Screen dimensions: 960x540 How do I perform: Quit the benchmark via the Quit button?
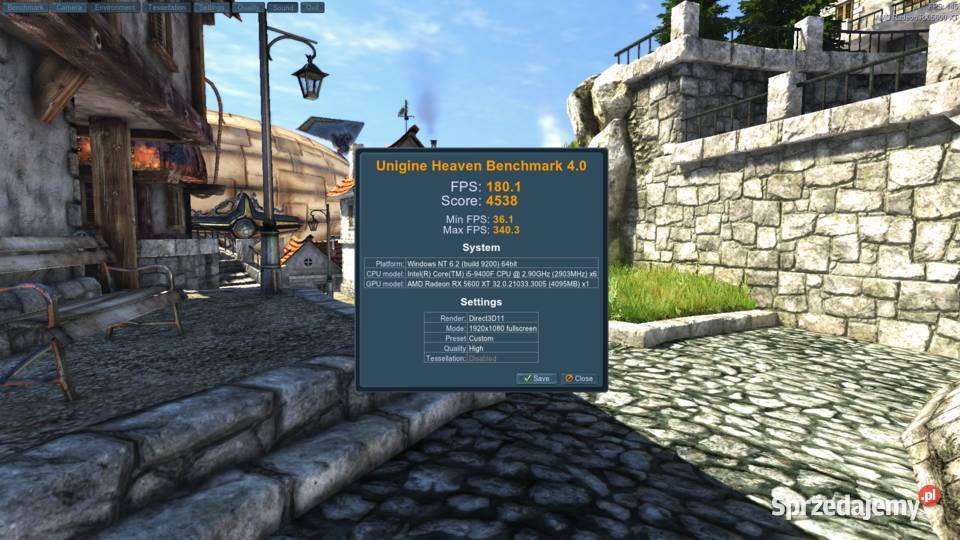(312, 7)
